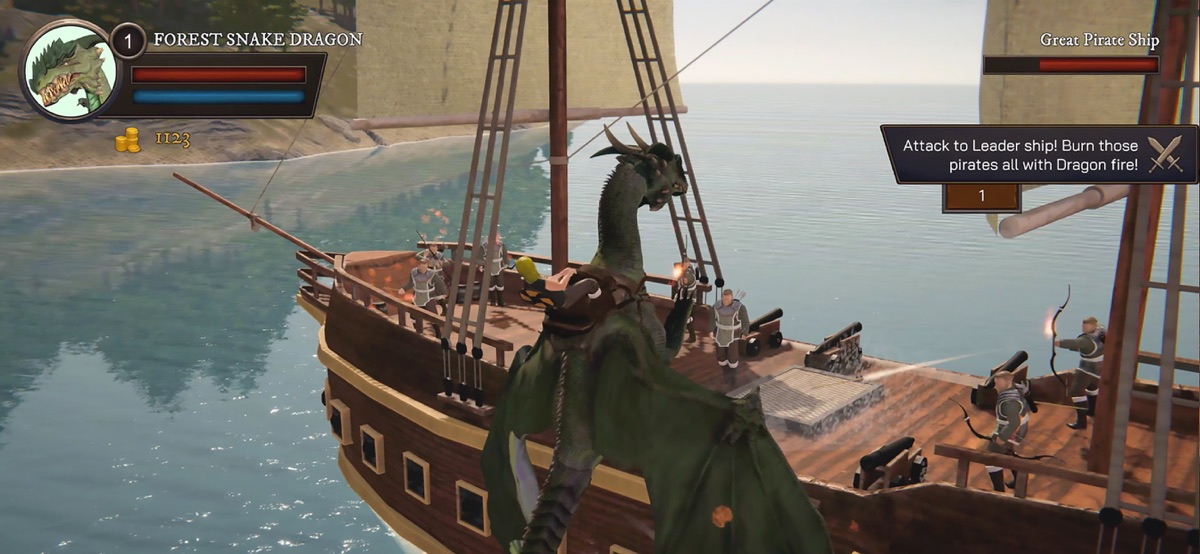Click the crossed swords quest icon
Viewport: 1200px width, 554px height.
click(1165, 154)
